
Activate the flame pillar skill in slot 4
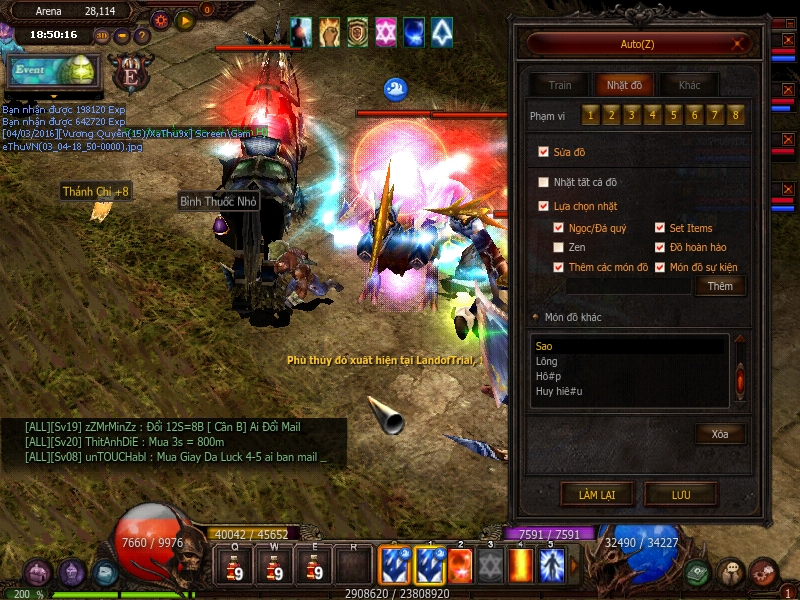coord(520,565)
